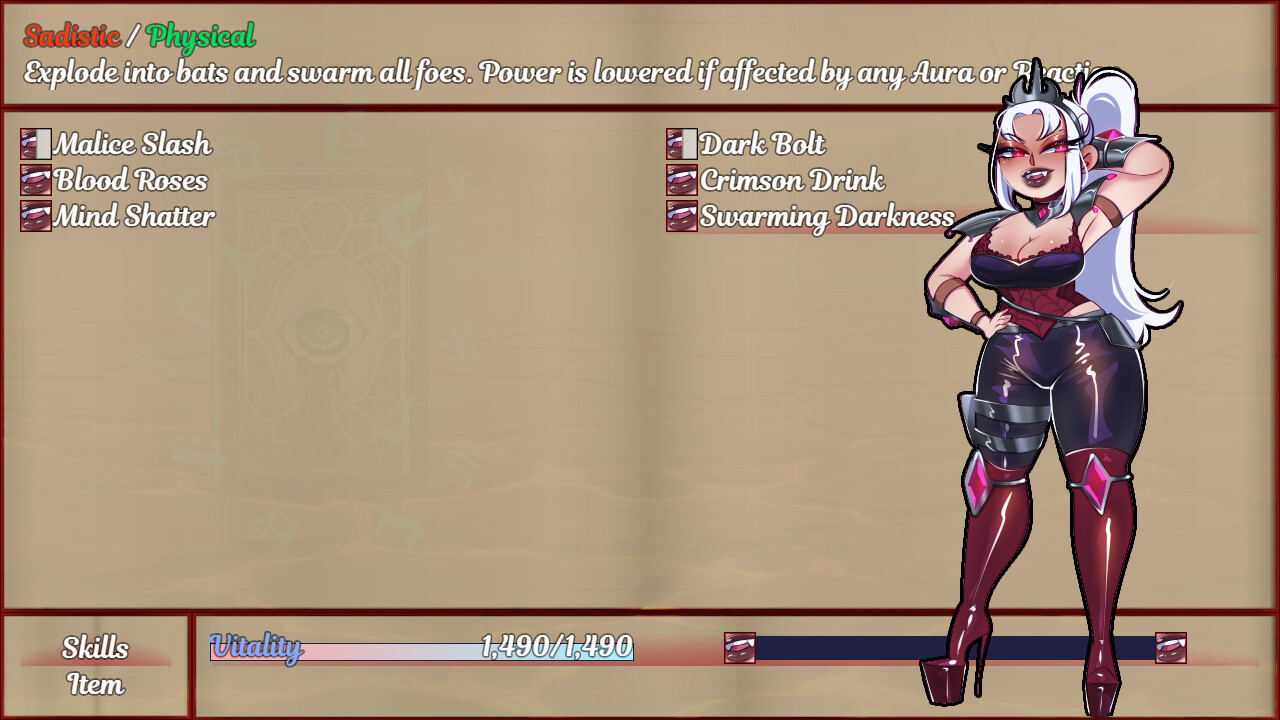This screenshot has height=720, width=1280.
Task: Click the Blood Roses skill icon
Action: [x=36, y=181]
